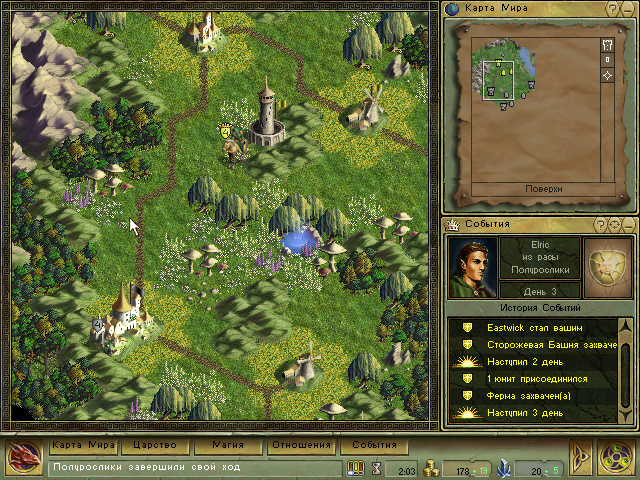Viewport: 640px width, 480px height.
Task: Click the end turn arrow button
Action: pyautogui.click(x=581, y=457)
